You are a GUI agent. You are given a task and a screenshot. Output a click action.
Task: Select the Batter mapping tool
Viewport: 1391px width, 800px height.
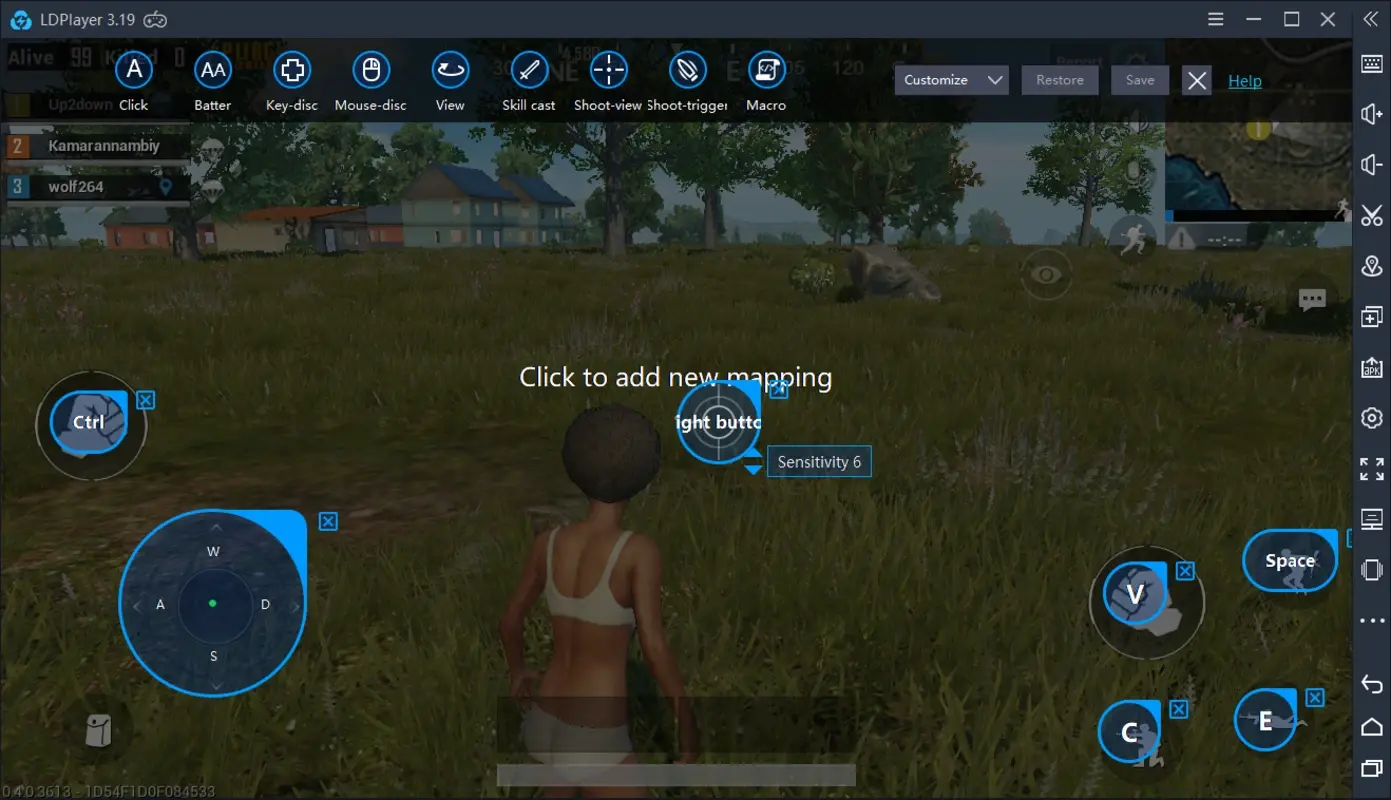[213, 70]
